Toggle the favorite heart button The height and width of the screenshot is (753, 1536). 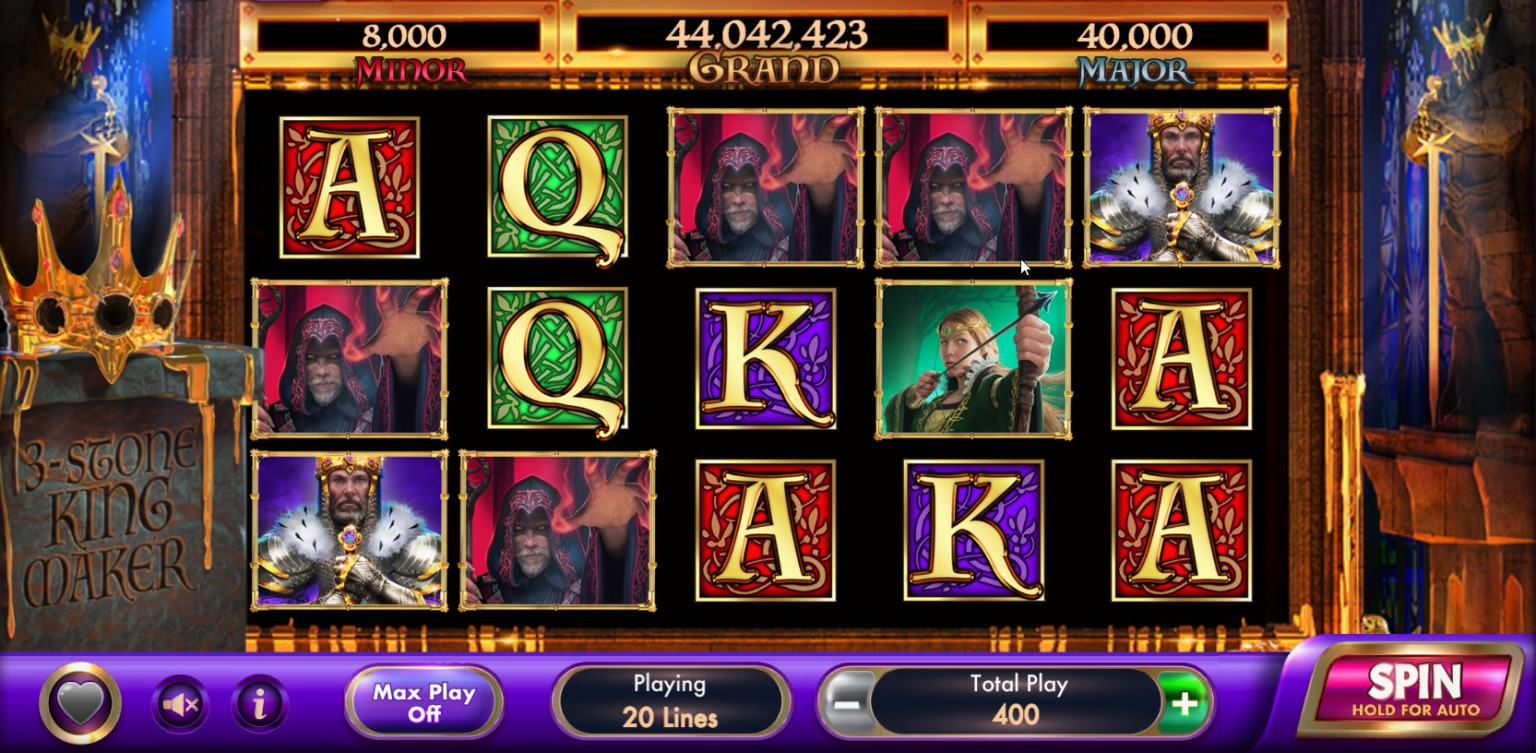(78, 701)
